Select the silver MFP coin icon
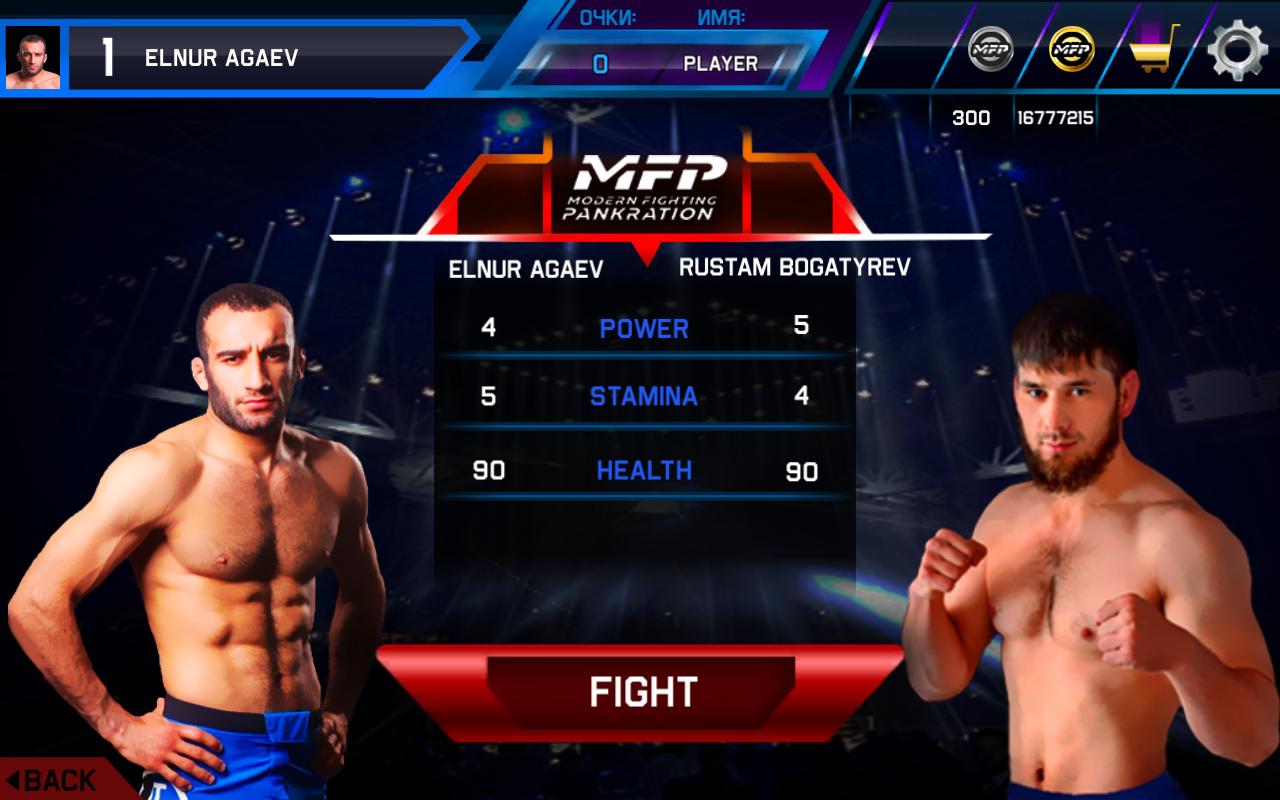Viewport: 1280px width, 800px height. [x=990, y=48]
